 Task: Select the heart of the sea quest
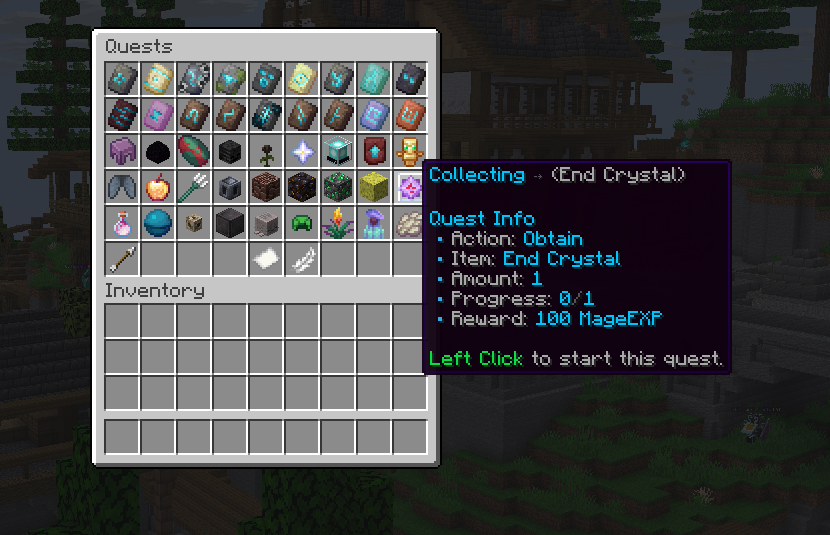coord(158,222)
